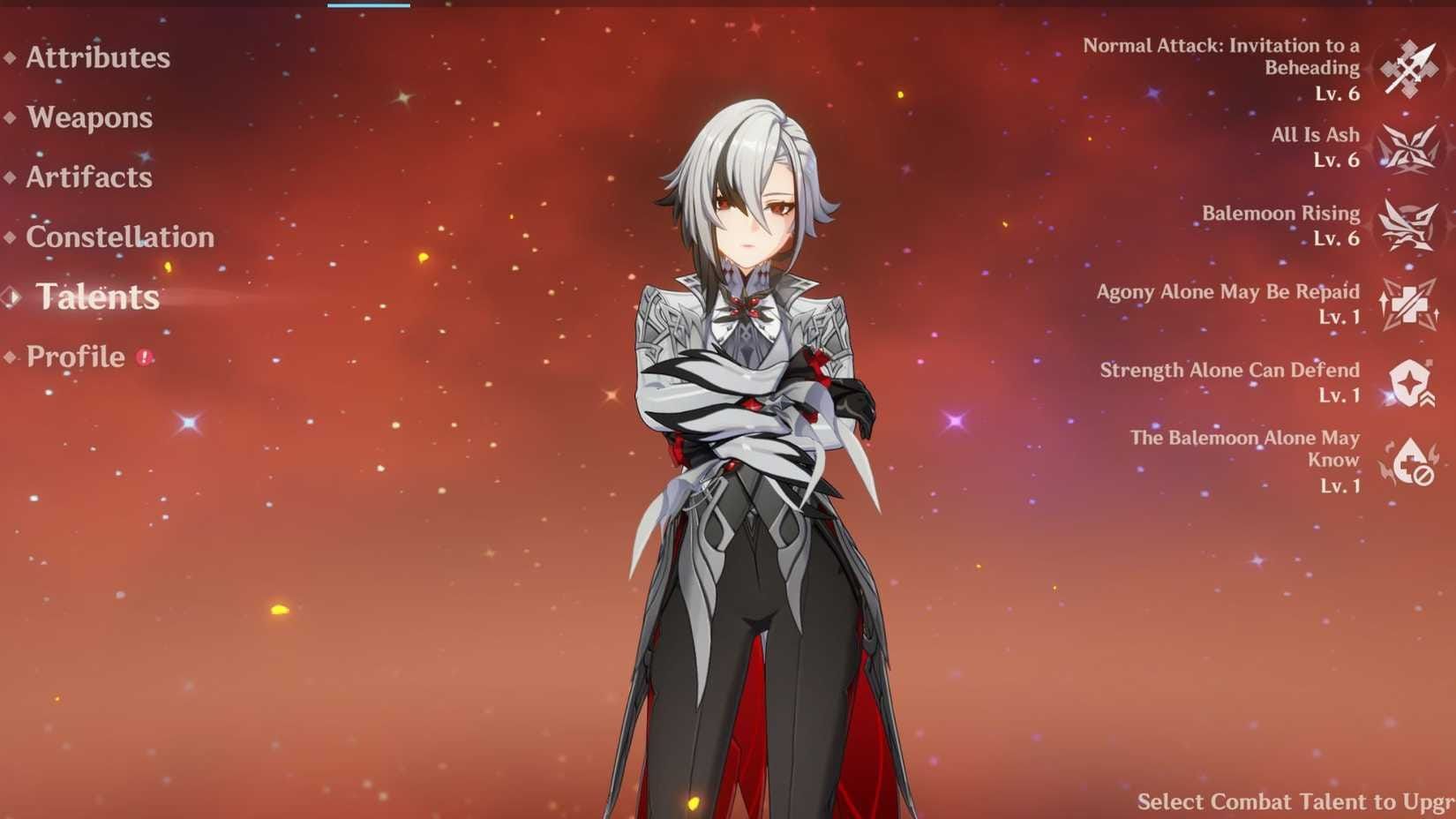Open the Artifacts menu entry

click(87, 177)
